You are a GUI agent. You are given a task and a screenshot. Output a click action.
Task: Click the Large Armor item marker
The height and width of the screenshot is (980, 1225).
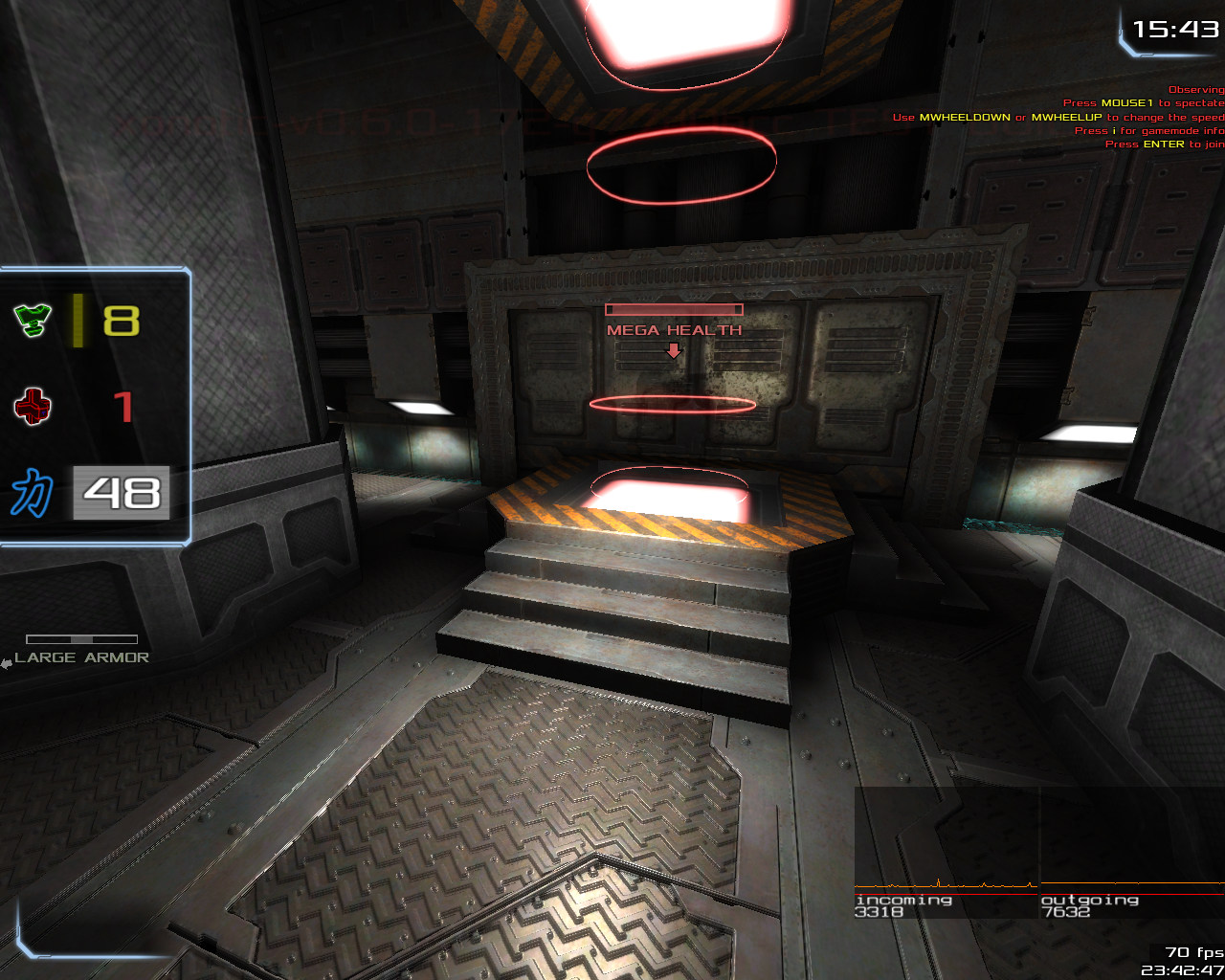click(81, 657)
